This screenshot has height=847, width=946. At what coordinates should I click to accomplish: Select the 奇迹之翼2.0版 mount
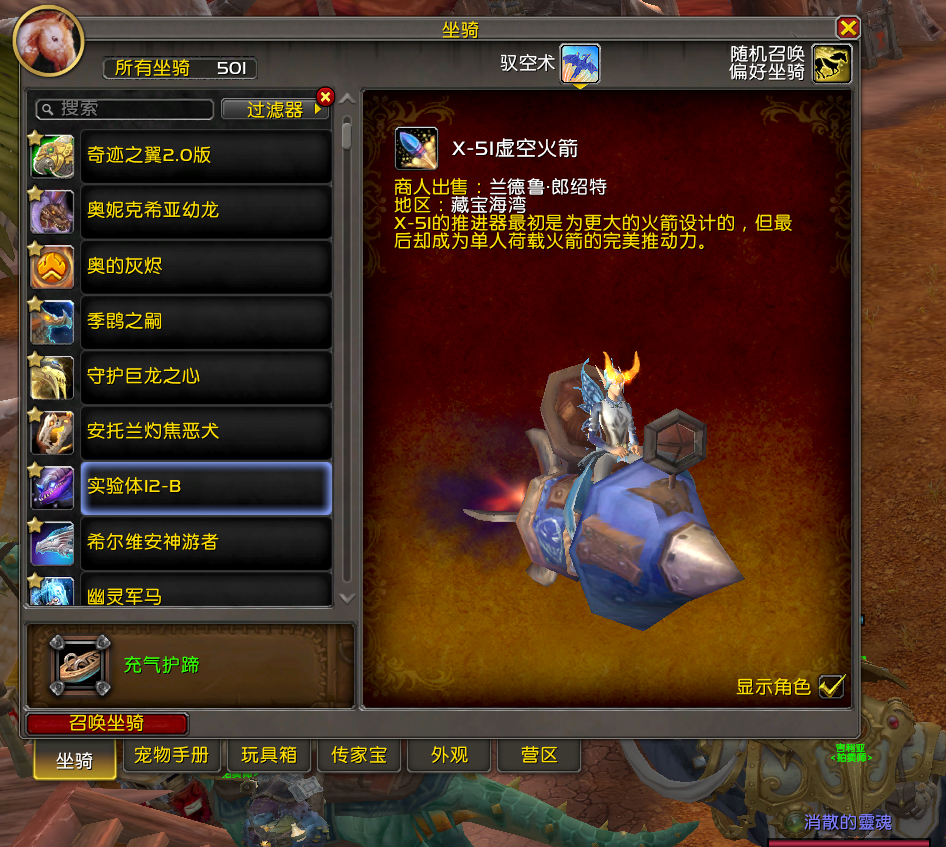point(205,156)
